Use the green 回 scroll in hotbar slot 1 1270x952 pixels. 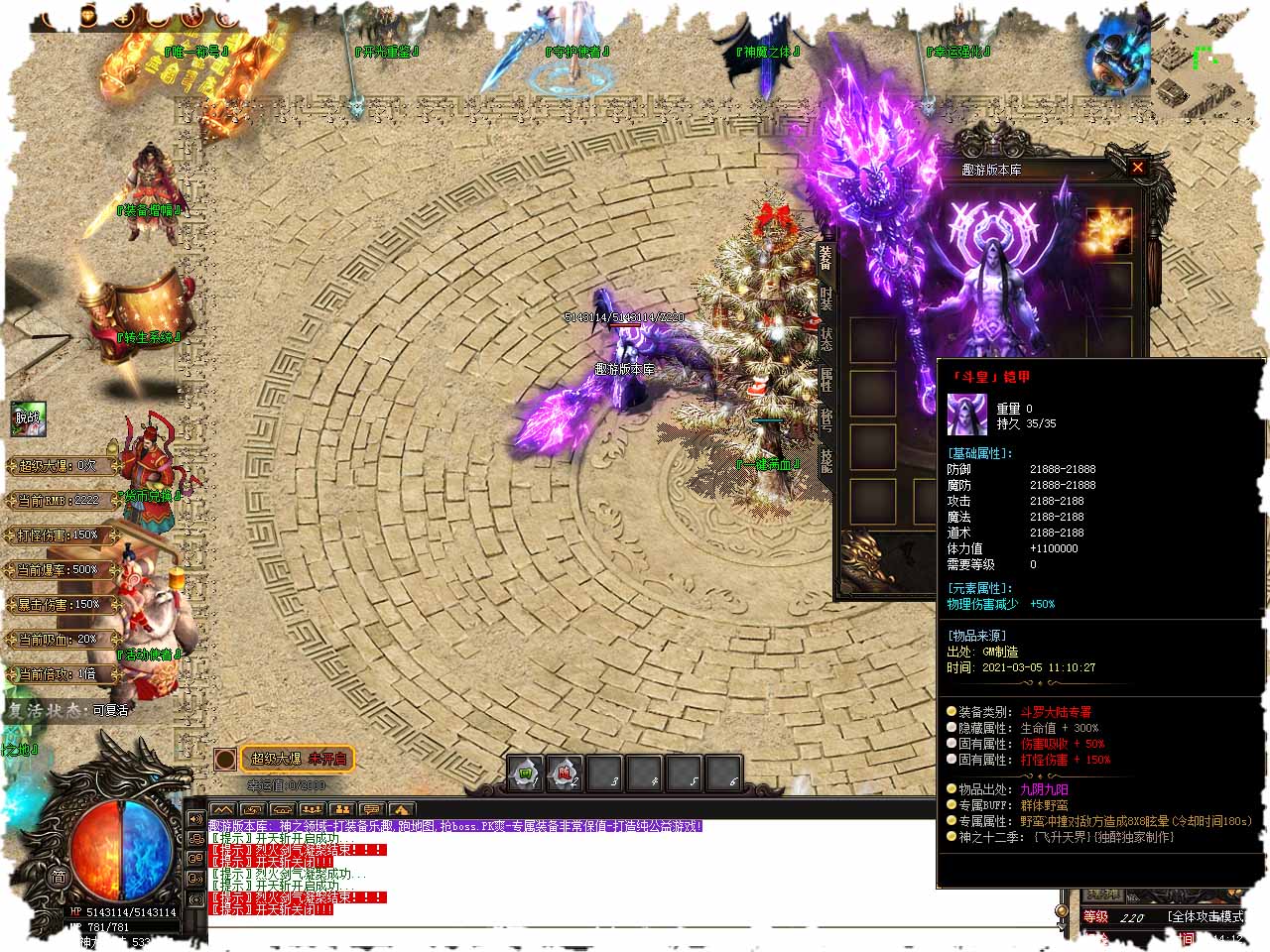tap(527, 773)
